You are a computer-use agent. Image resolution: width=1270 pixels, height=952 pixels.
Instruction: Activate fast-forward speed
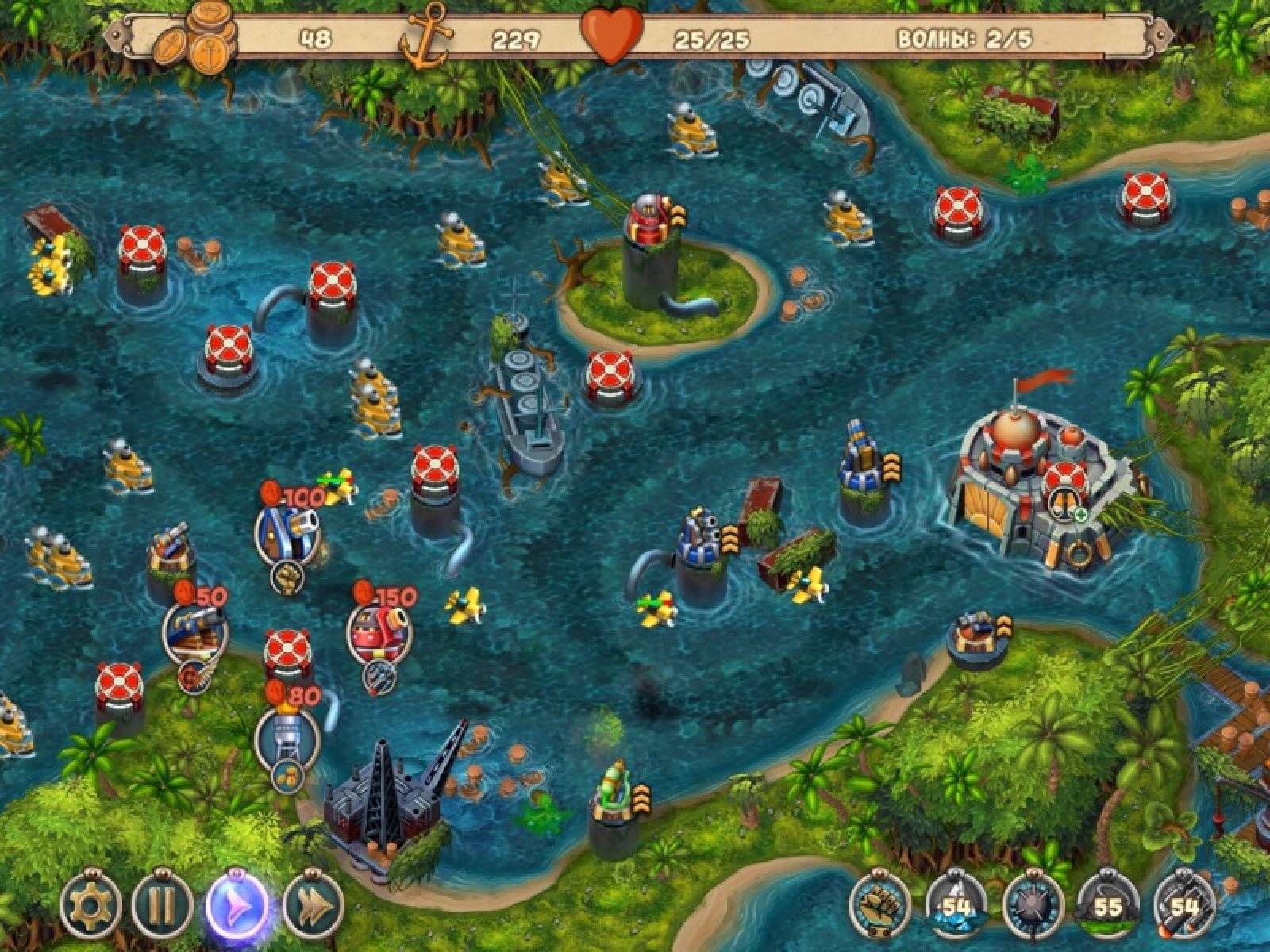(x=314, y=904)
